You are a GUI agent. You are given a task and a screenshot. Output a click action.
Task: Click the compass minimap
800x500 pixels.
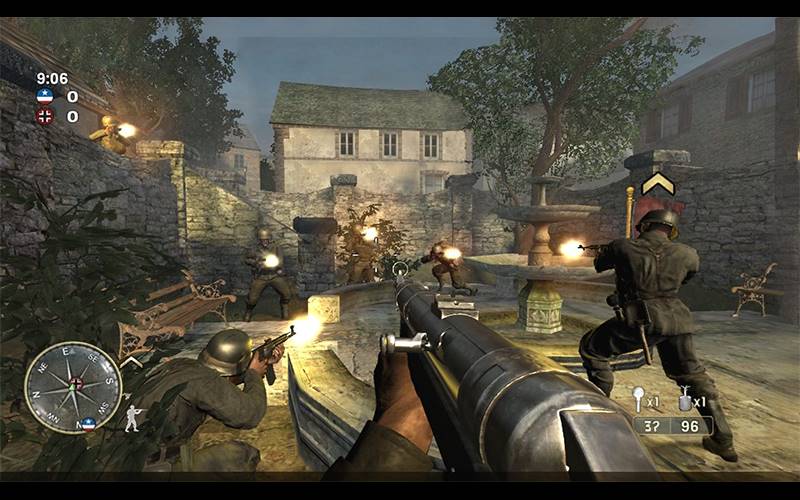coord(73,387)
